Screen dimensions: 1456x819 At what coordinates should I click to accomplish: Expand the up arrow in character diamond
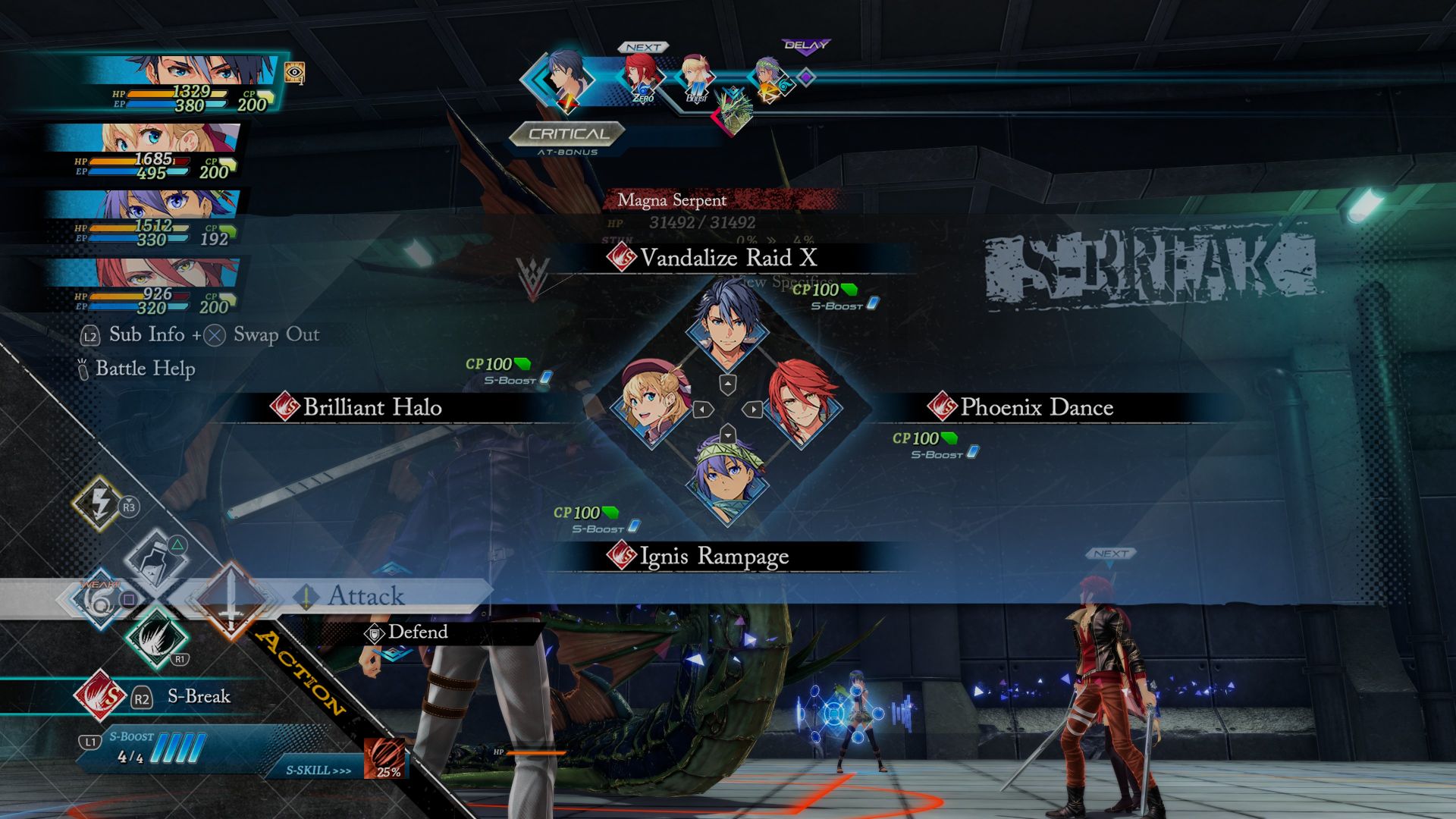pos(729,384)
